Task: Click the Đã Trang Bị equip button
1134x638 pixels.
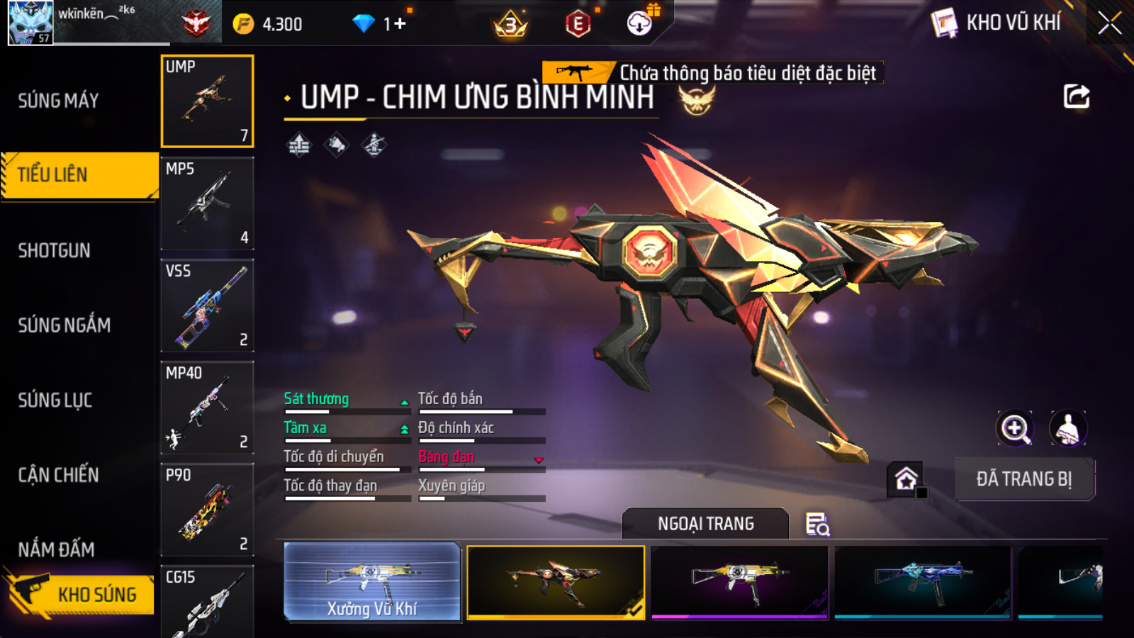Action: (x=1024, y=479)
